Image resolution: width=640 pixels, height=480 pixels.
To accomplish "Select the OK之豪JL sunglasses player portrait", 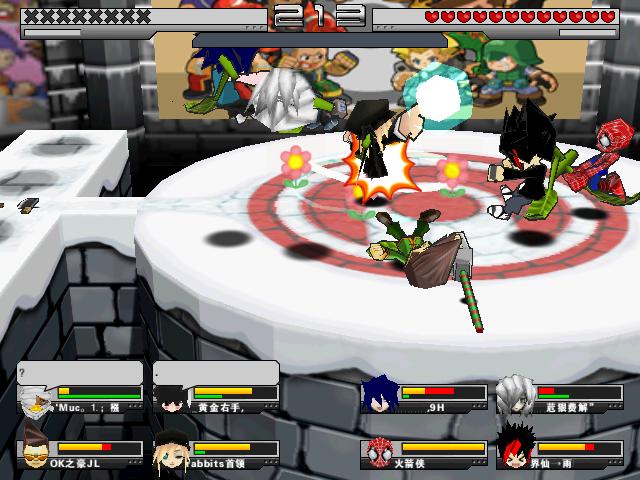I will [x=36, y=452].
